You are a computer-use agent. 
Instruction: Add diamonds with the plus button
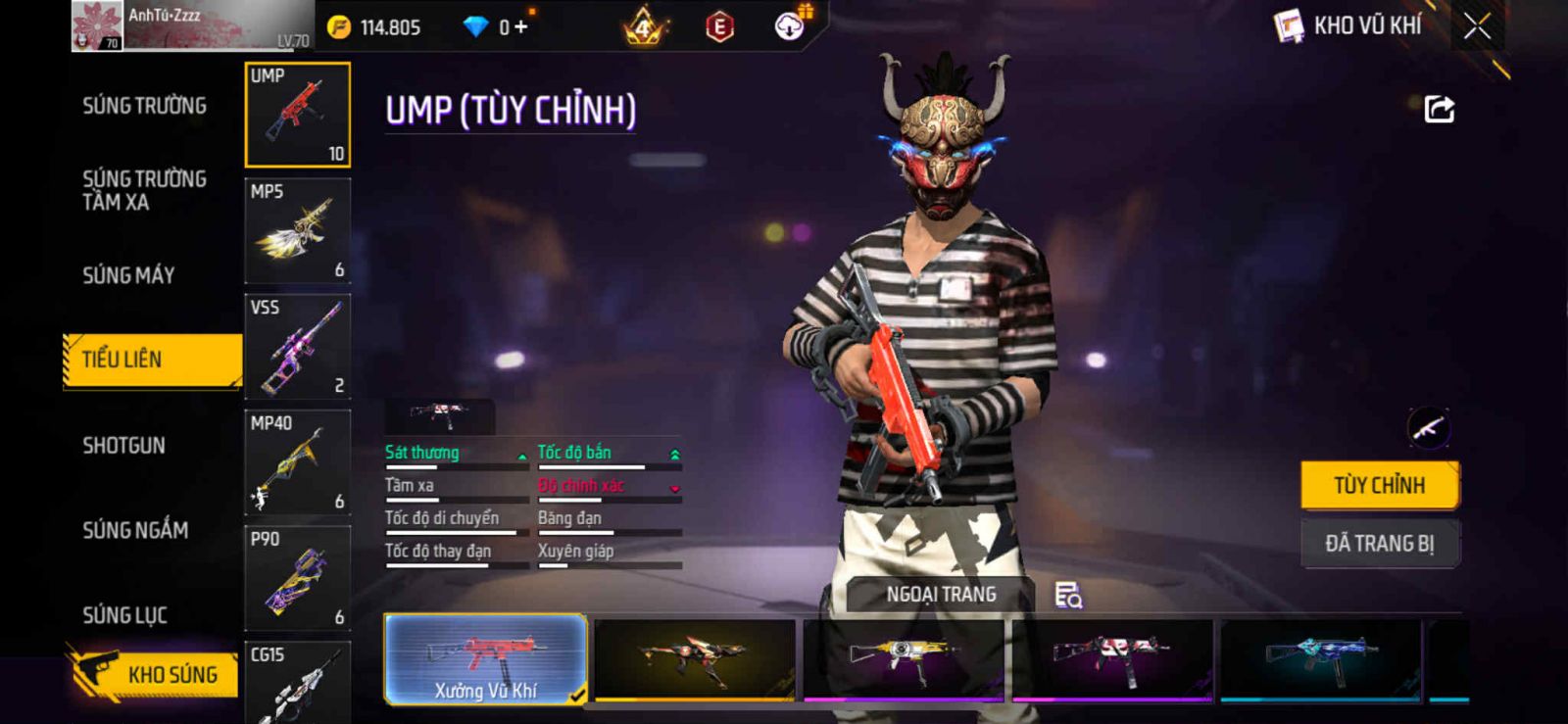pos(520,27)
